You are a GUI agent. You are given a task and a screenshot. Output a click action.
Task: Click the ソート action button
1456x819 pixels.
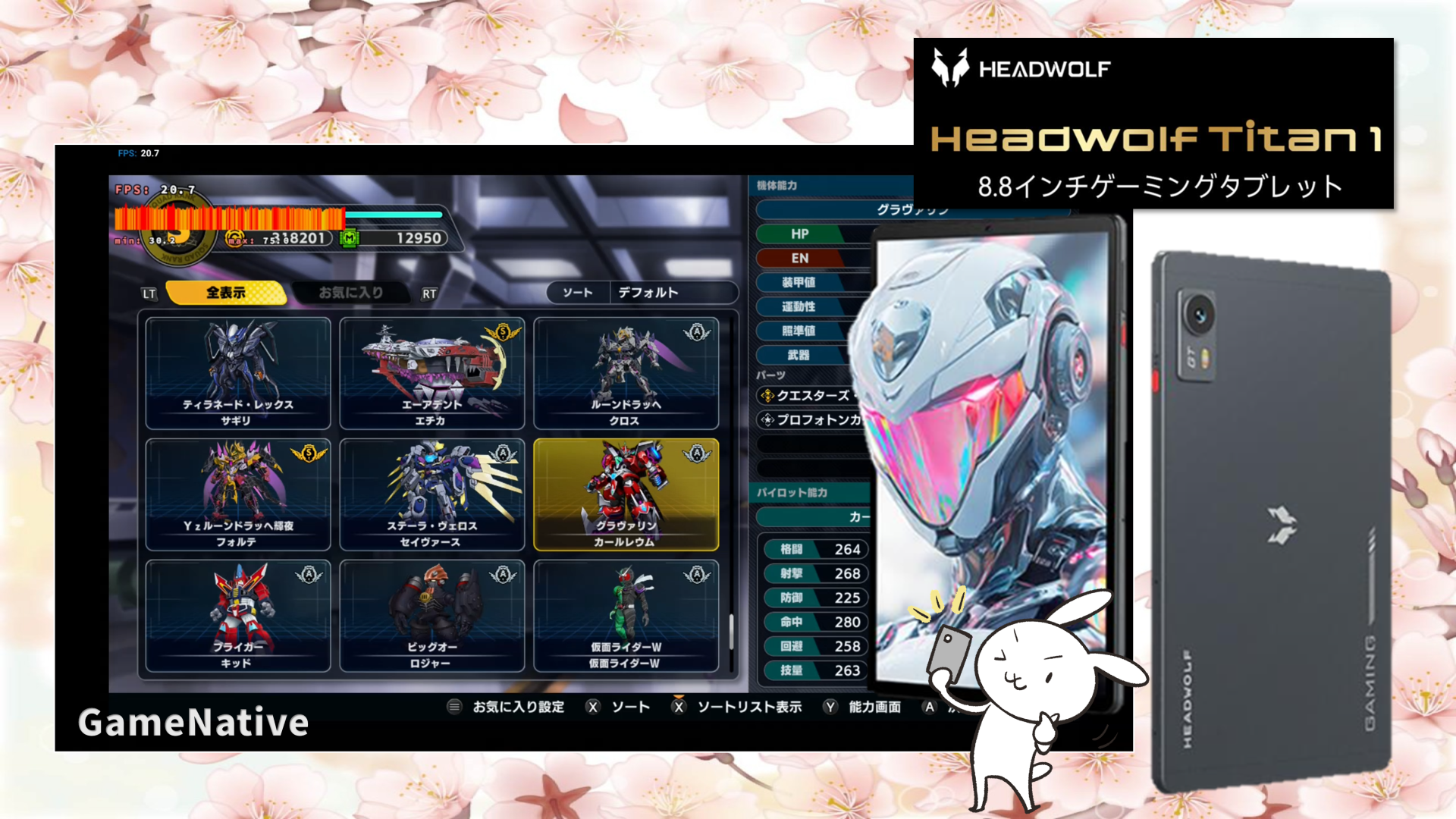(x=632, y=706)
